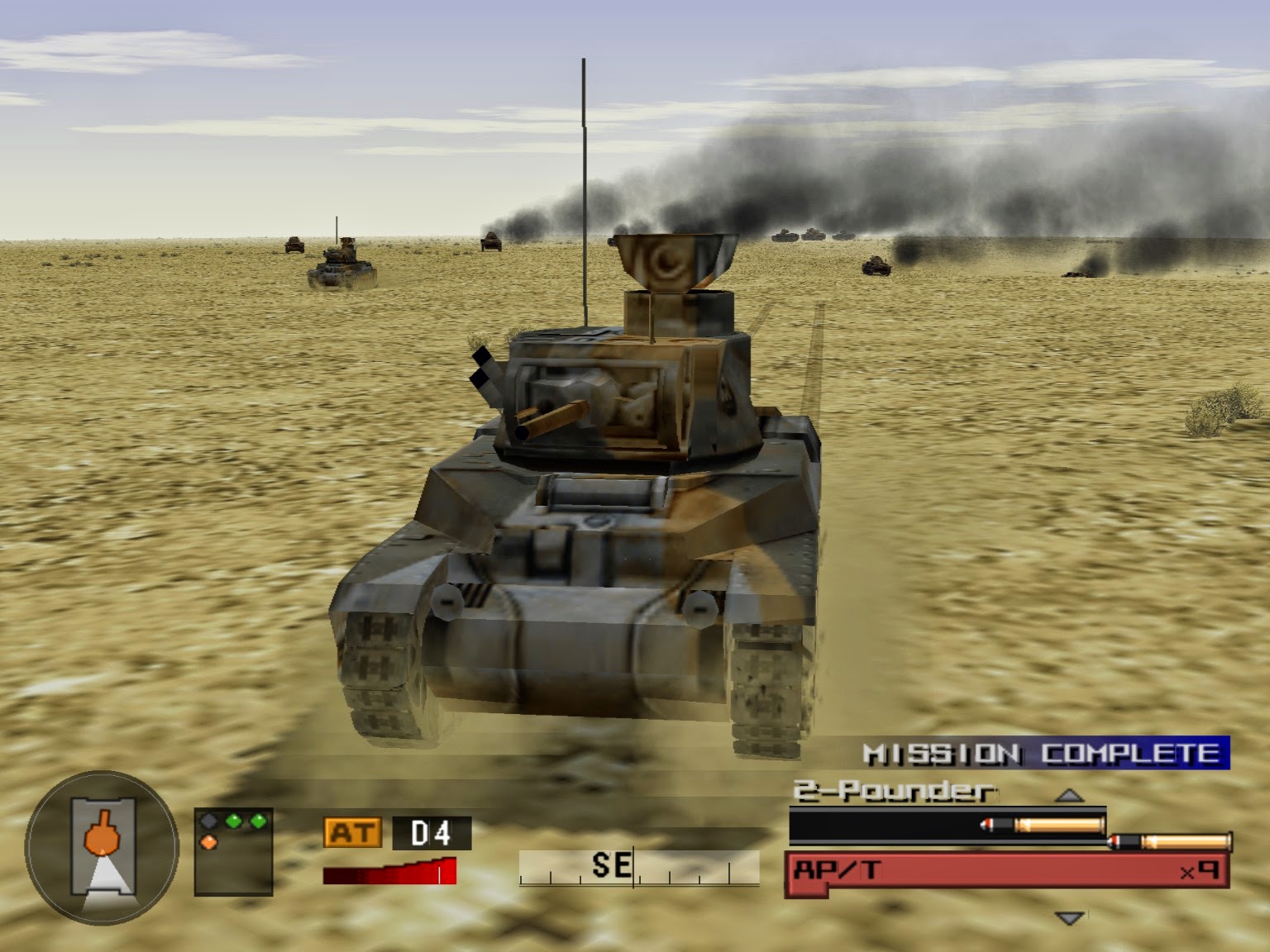Select the first green diamond status icon
Image resolution: width=1270 pixels, height=952 pixels.
point(234,821)
